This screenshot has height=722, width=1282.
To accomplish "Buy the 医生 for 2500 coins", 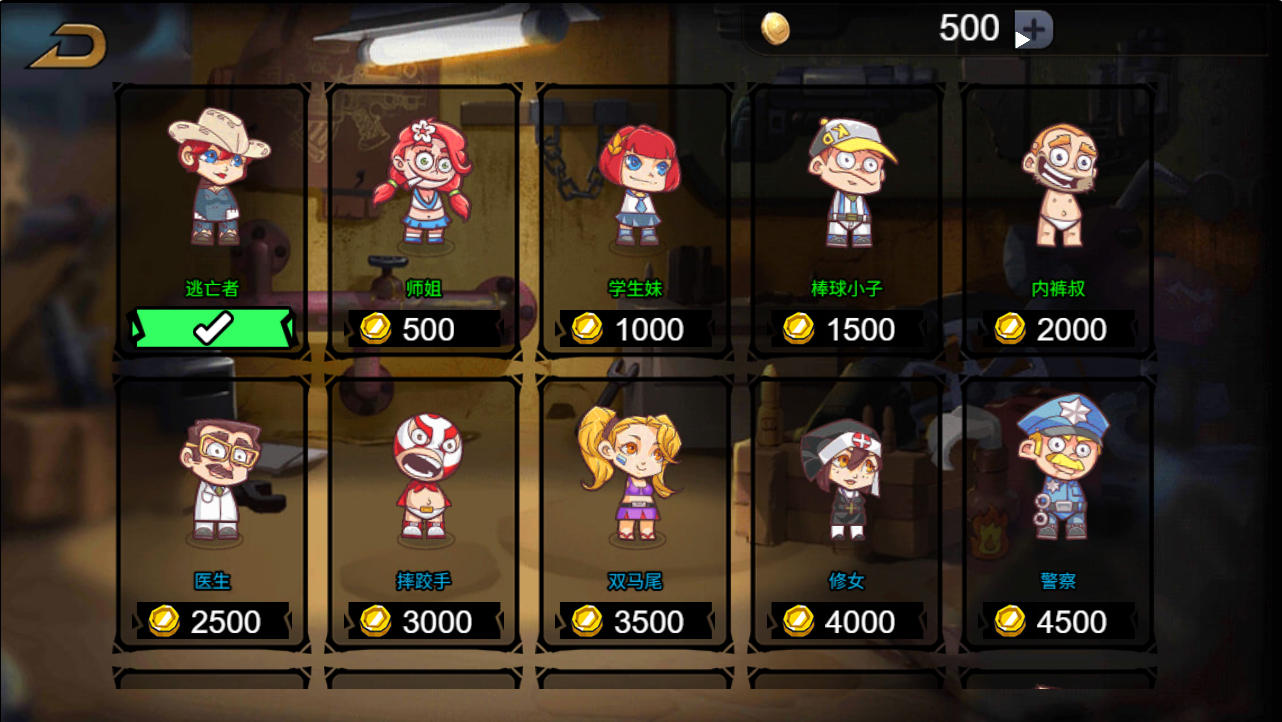I will tap(213, 621).
